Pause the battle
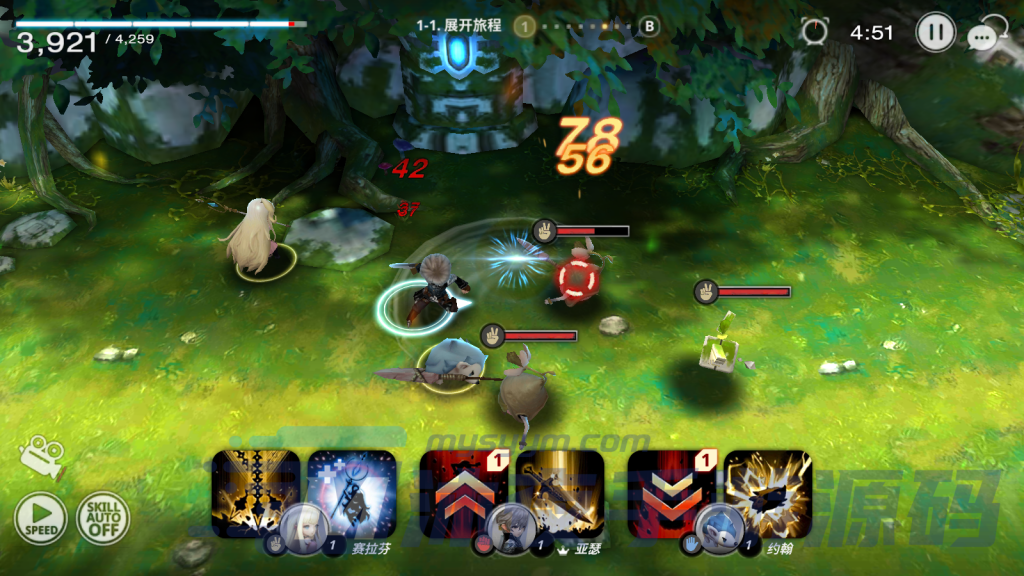 (935, 33)
